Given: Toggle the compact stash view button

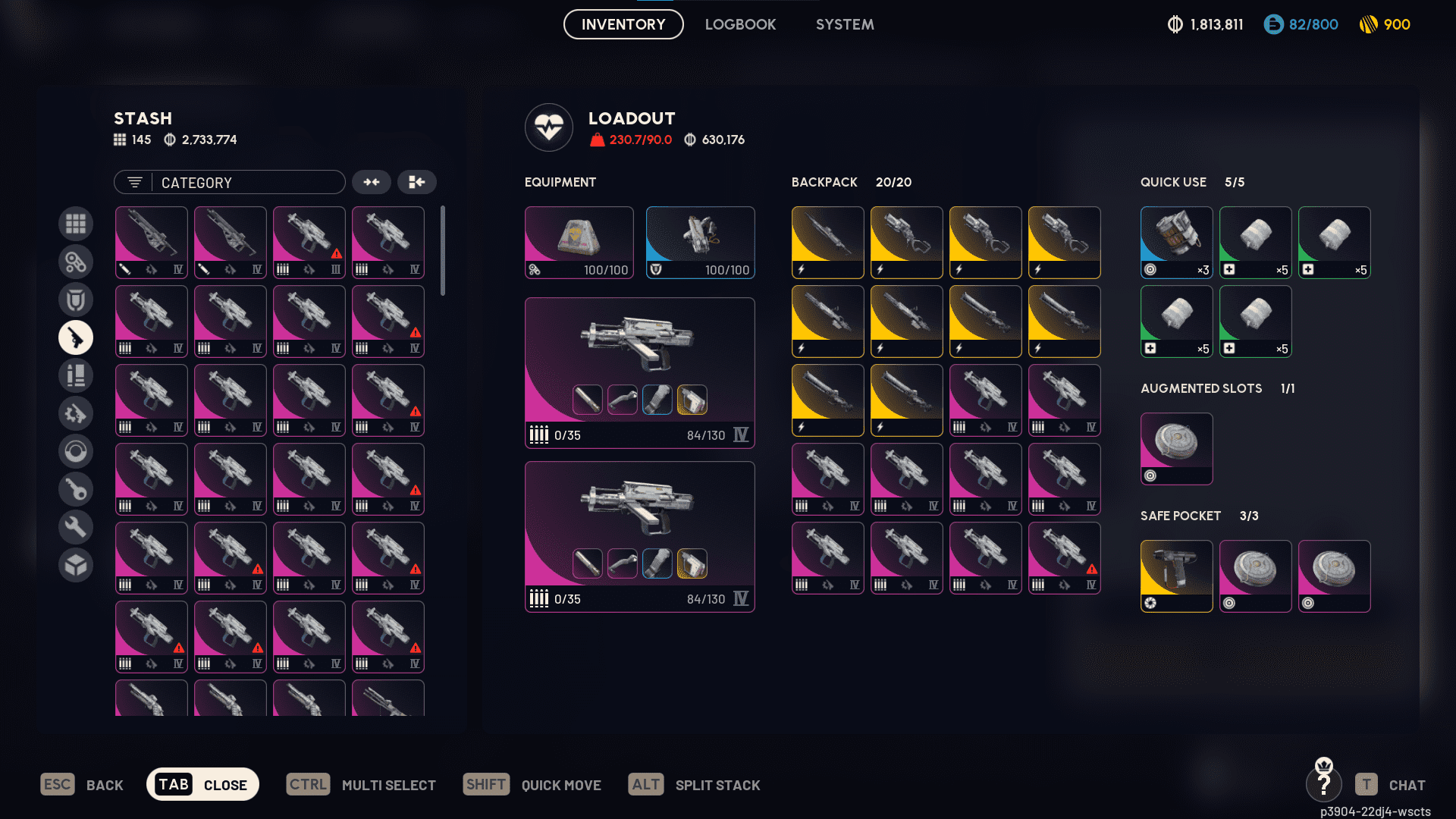Looking at the screenshot, I should tap(371, 182).
